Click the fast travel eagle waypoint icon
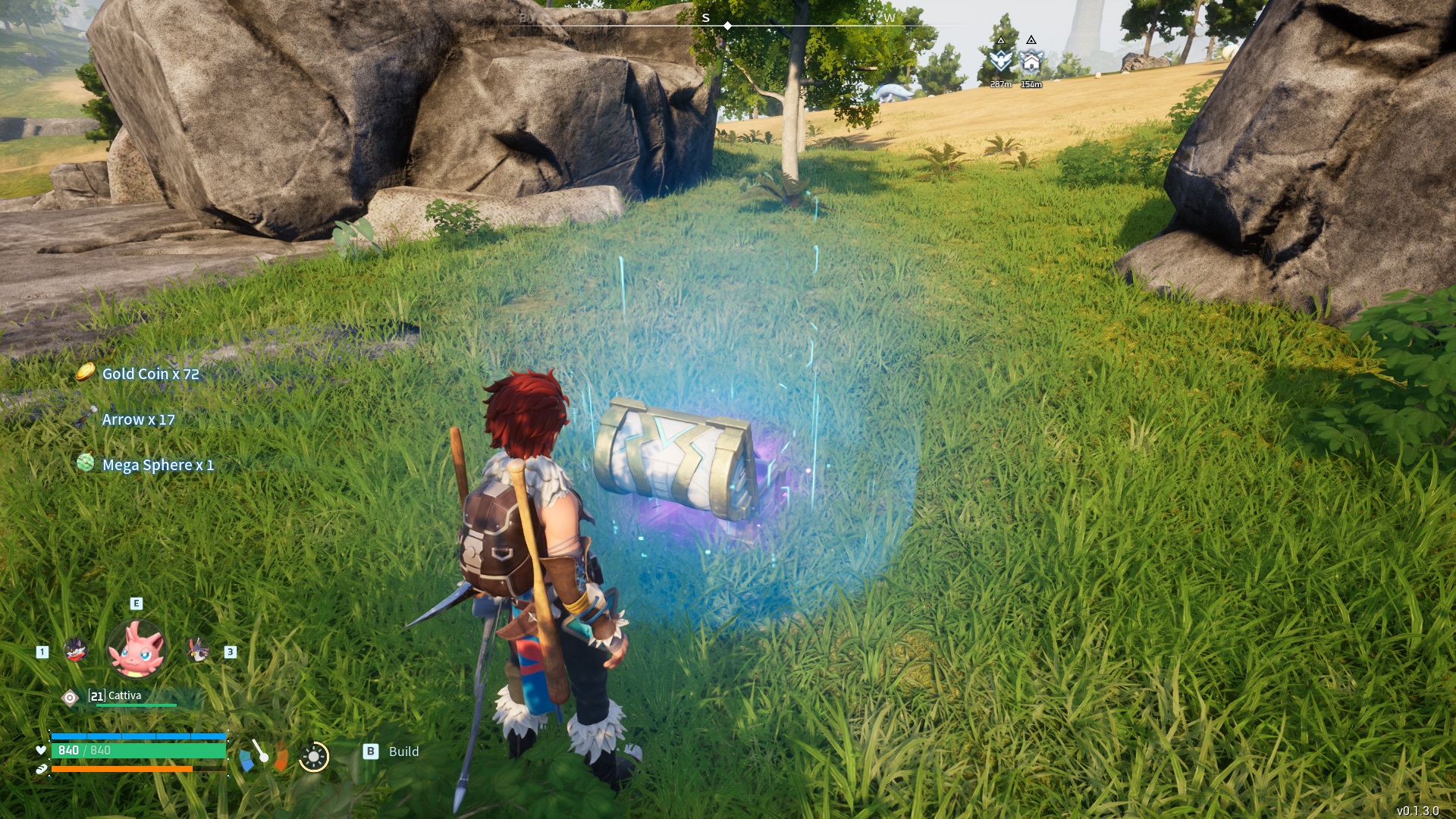 tap(1000, 61)
